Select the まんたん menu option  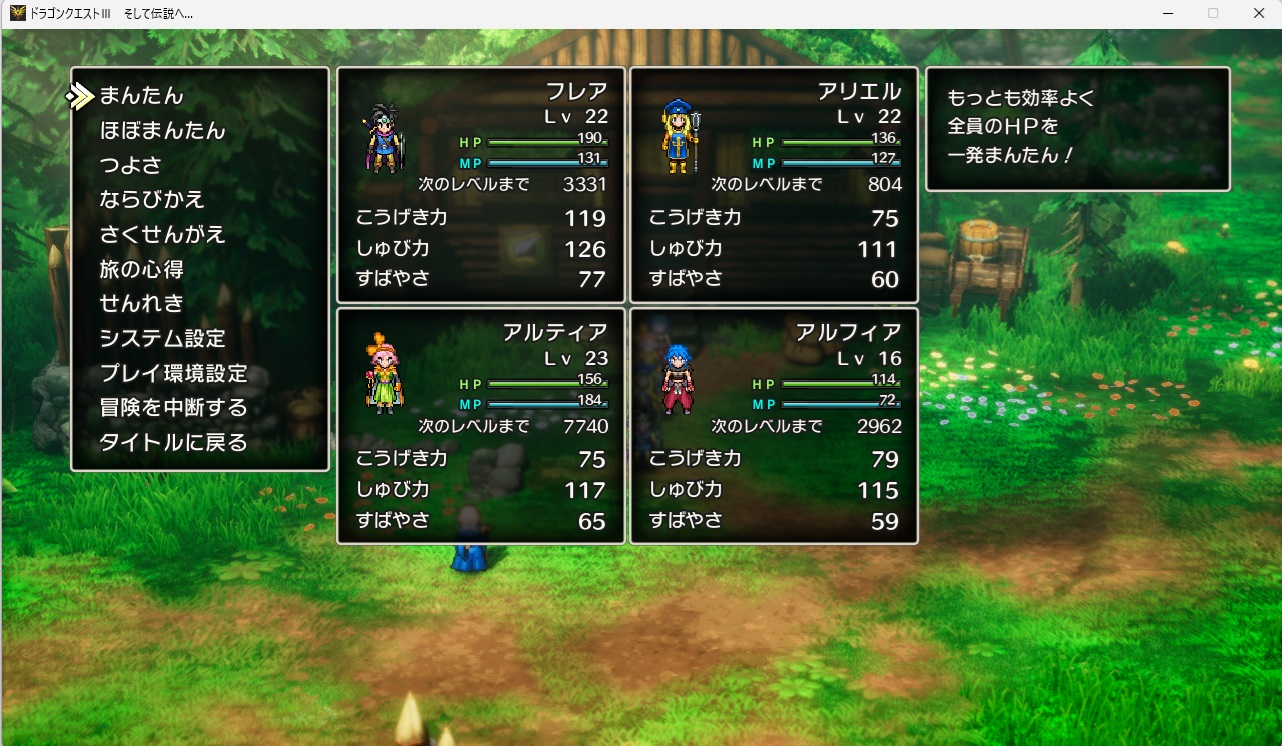pos(142,96)
